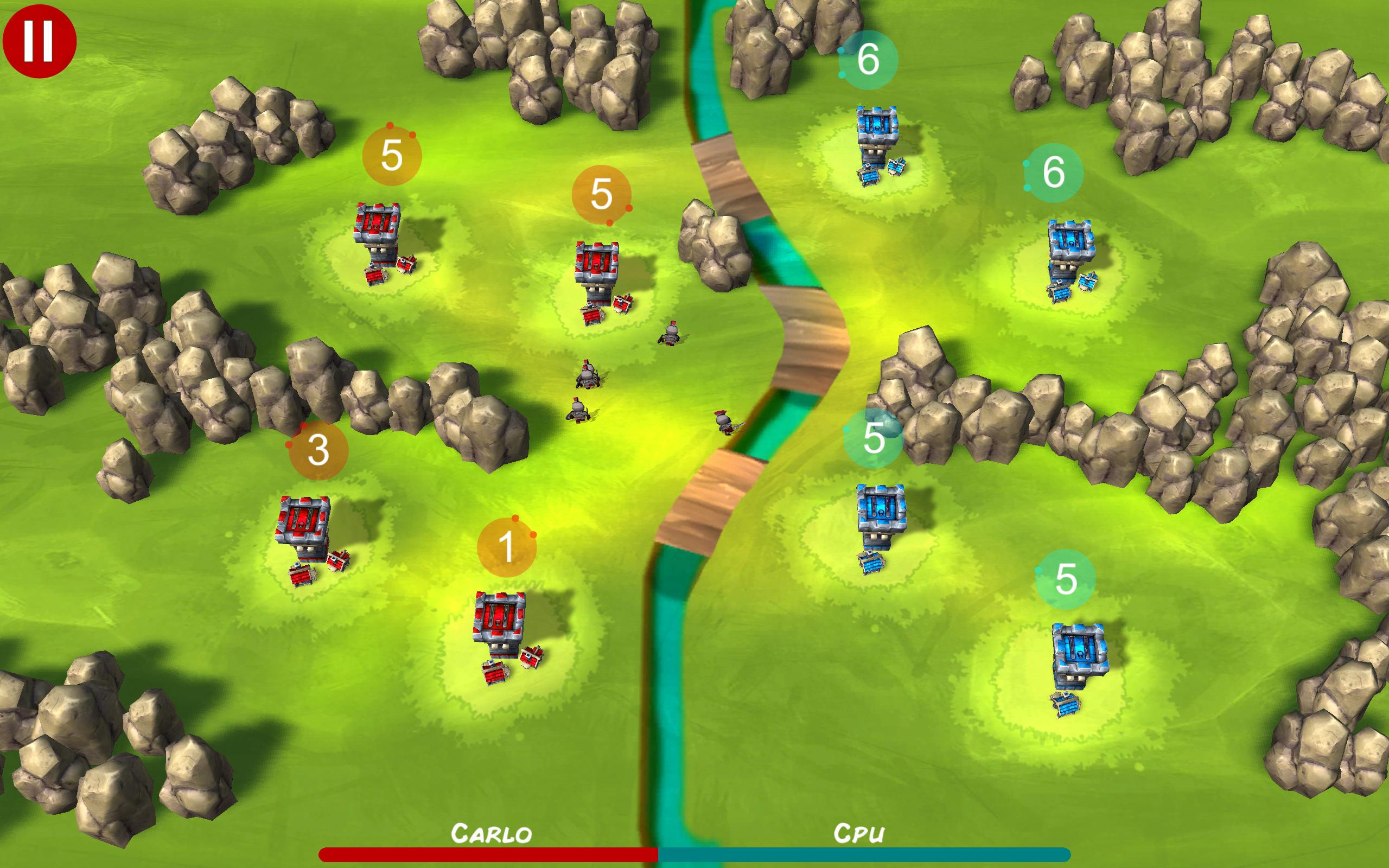Tap the teal troop counter showing 6 top-right

[x=869, y=60]
